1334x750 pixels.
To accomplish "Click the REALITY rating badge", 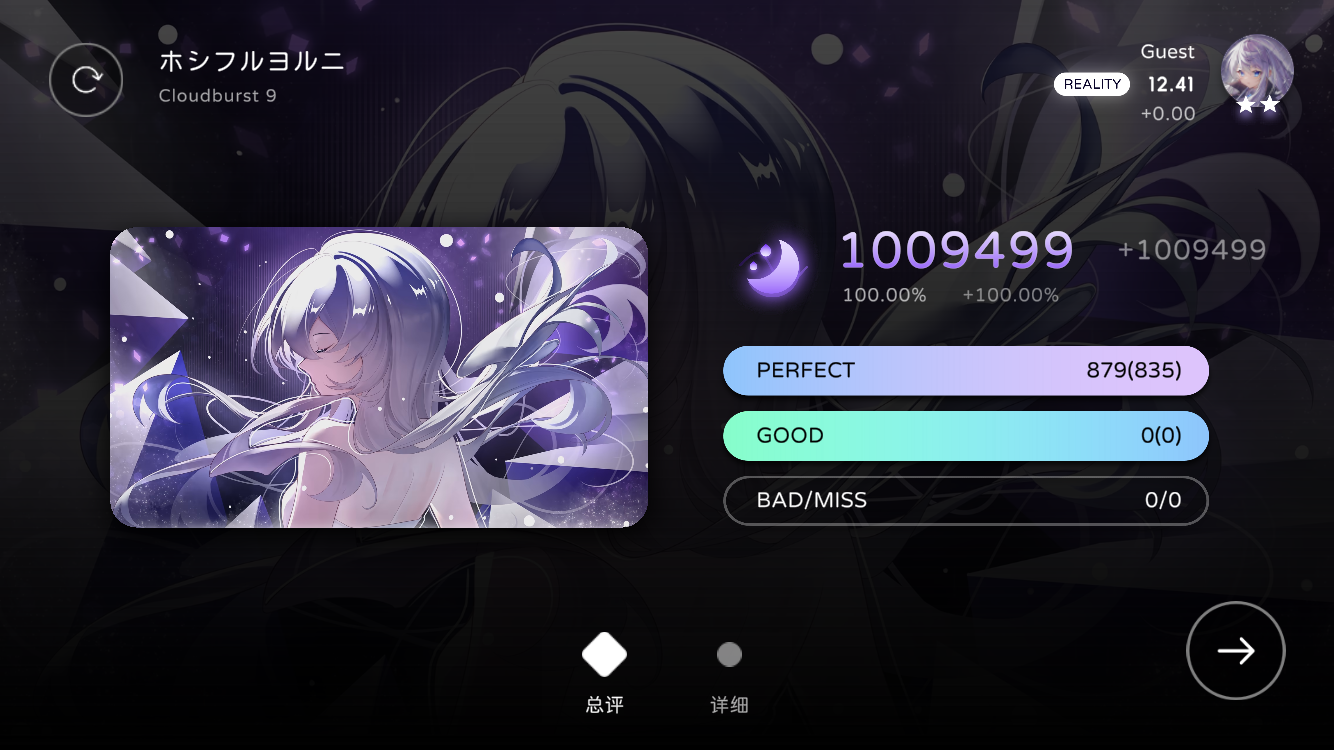I will 1092,84.
